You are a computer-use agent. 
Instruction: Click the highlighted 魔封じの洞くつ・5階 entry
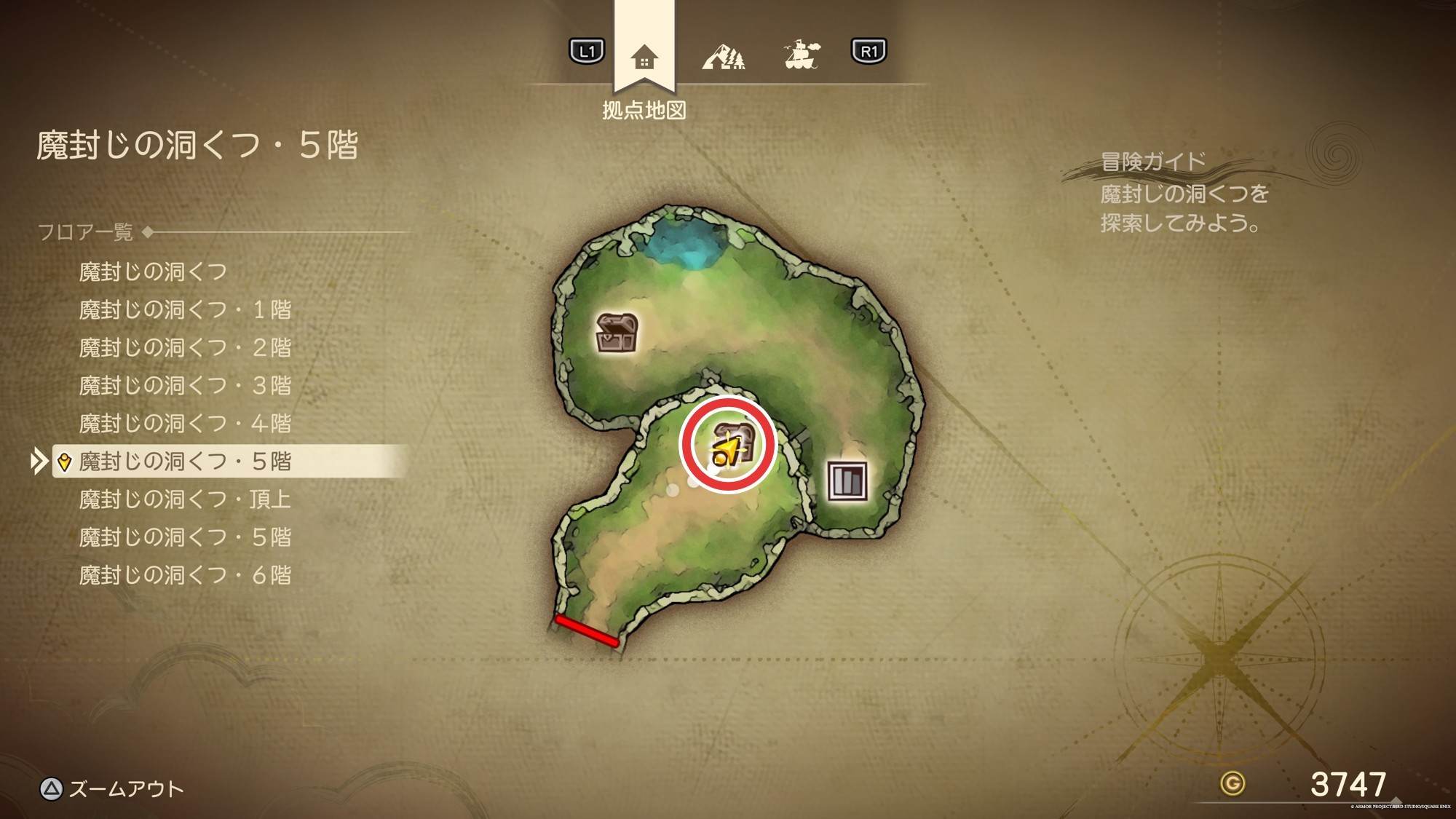(x=185, y=462)
